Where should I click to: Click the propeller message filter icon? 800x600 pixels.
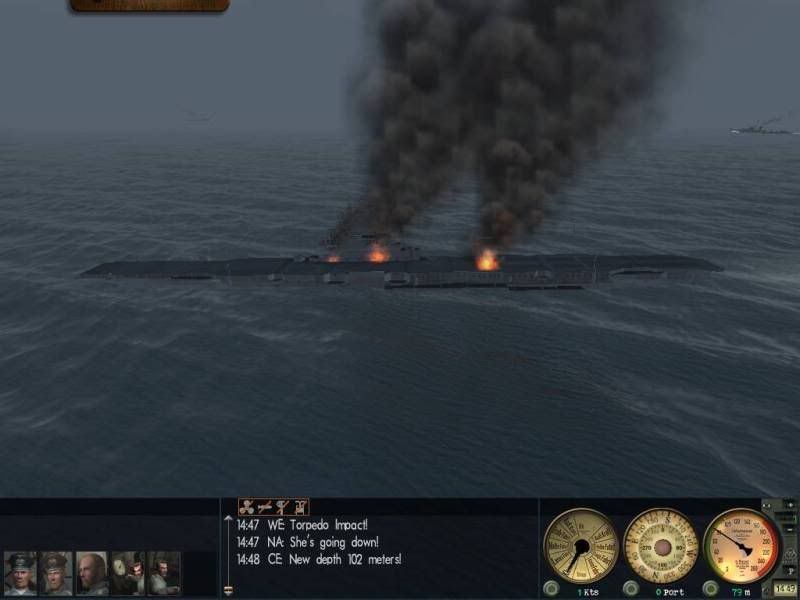[246, 507]
